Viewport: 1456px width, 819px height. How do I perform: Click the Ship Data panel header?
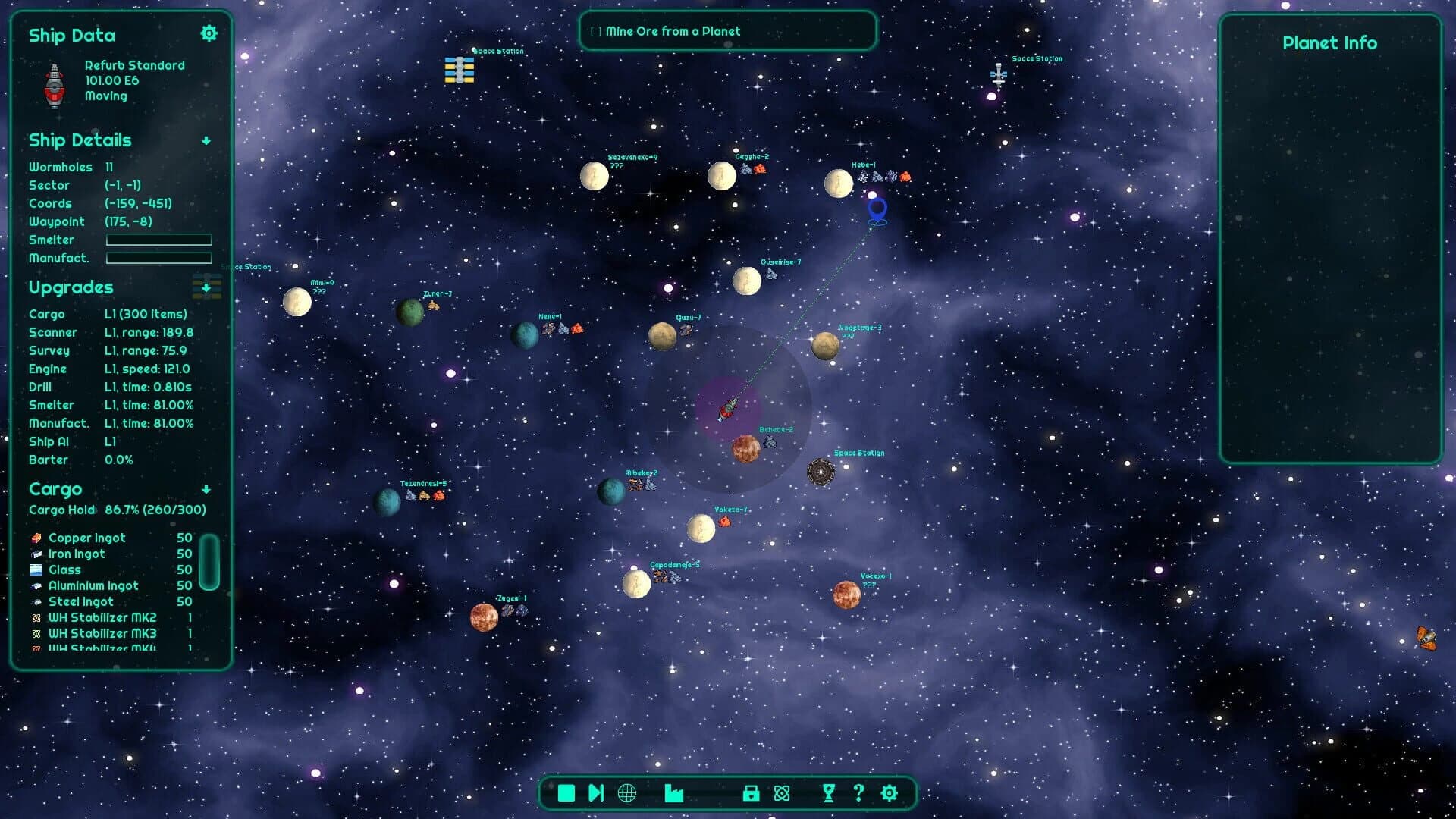click(72, 36)
